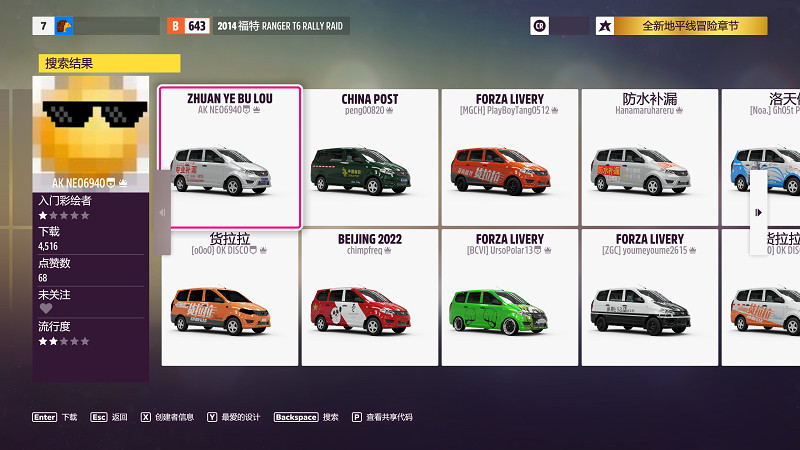Pick the Forza Livery by youmeyoume2615
Screen dimensions: 800x450
point(650,297)
